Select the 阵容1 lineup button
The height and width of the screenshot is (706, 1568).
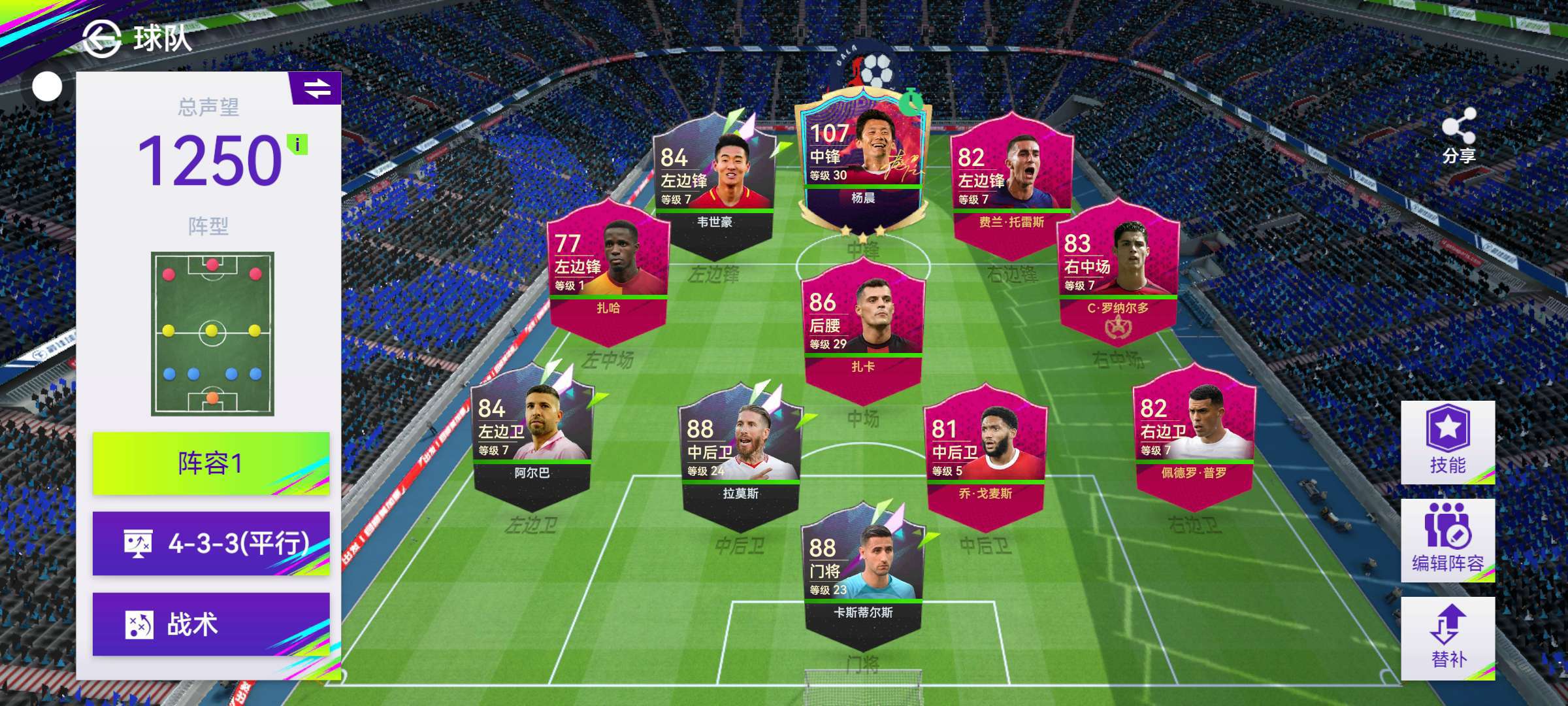(211, 463)
